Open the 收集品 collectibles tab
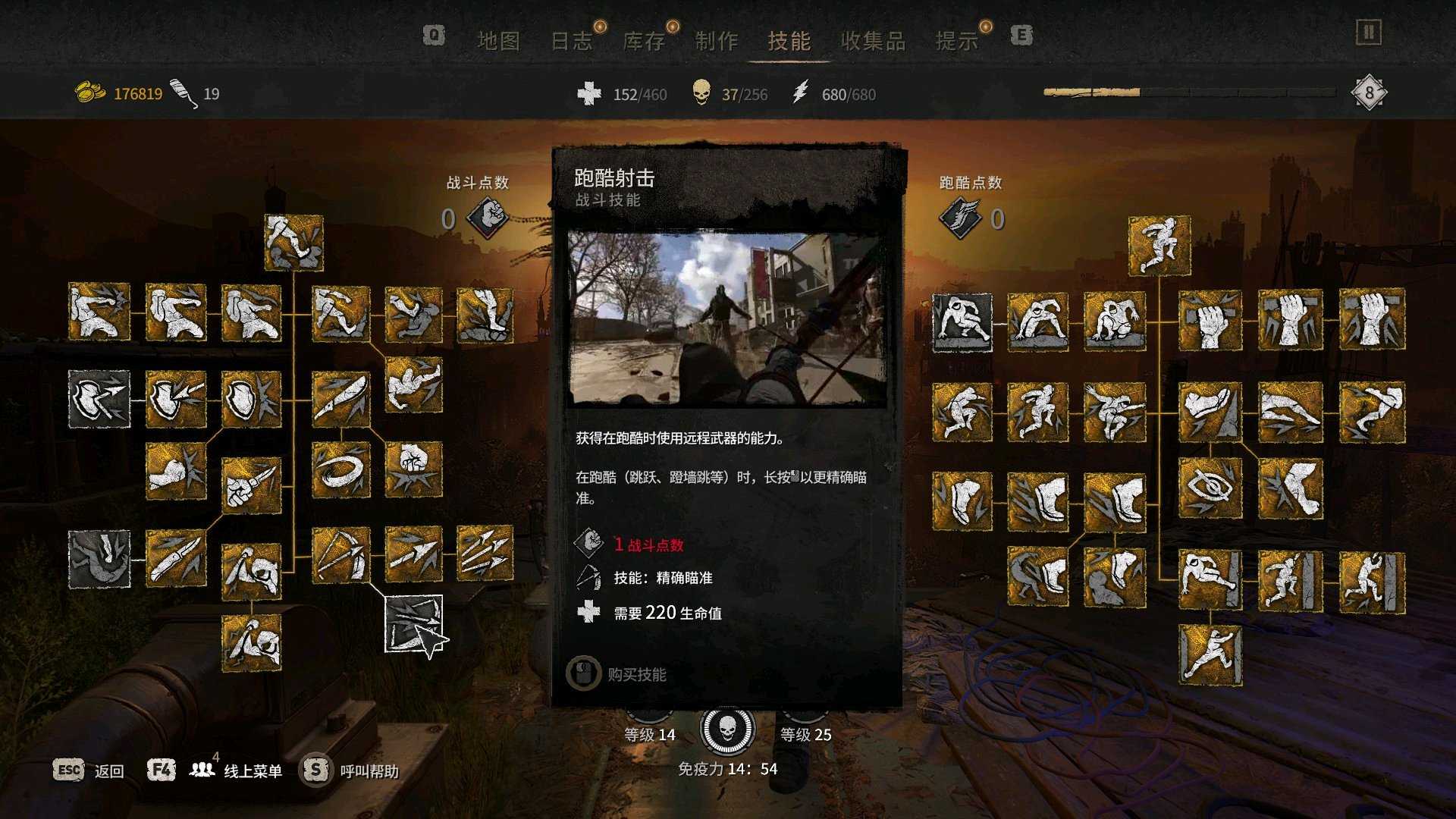The width and height of the screenshot is (1456, 819). [x=874, y=42]
